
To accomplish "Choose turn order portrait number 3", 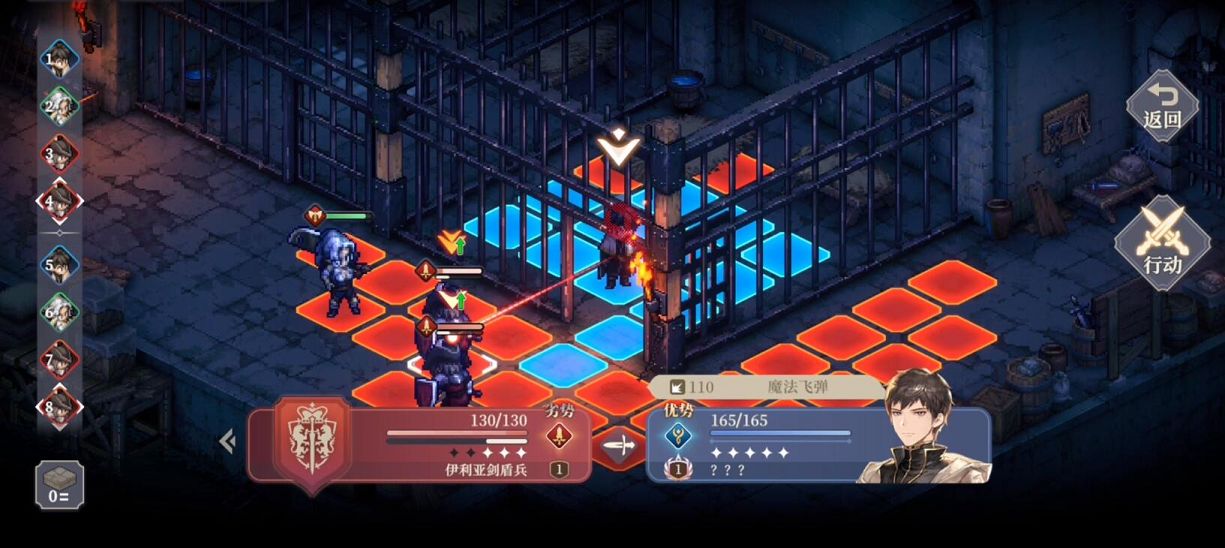I will pyautogui.click(x=60, y=155).
